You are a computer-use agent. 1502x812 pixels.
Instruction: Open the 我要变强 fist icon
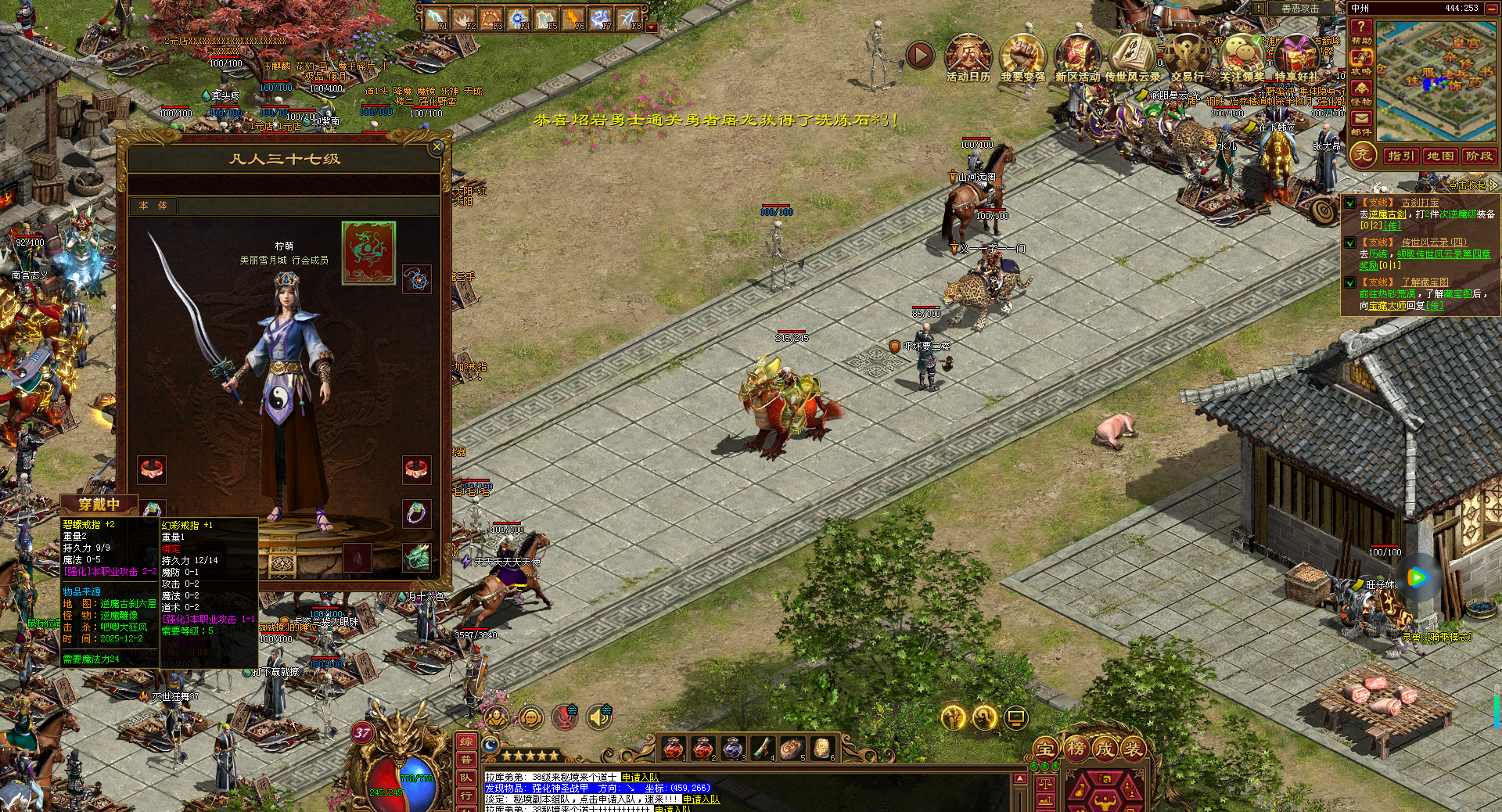[x=1022, y=56]
